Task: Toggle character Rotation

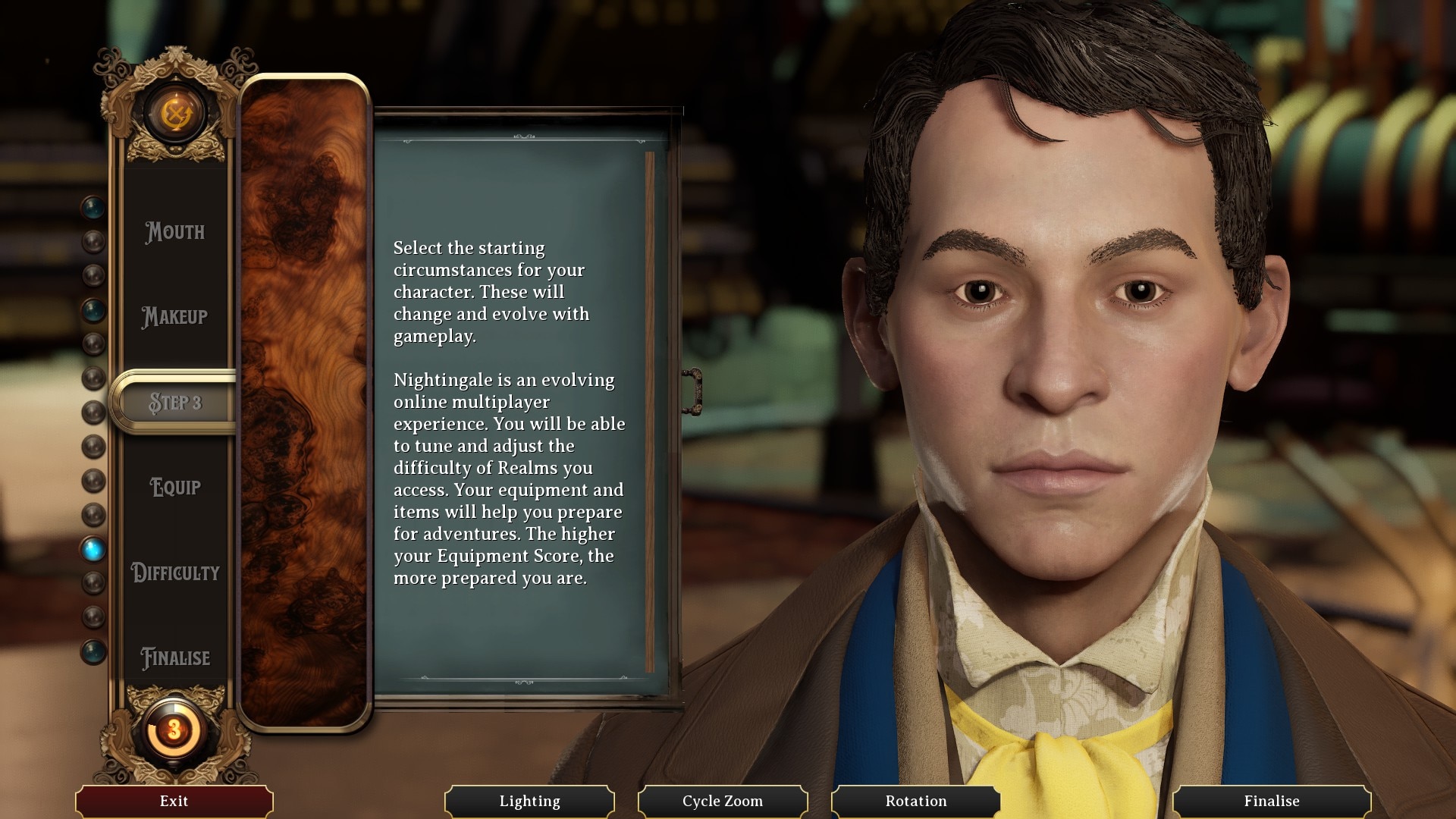Action: click(x=916, y=801)
